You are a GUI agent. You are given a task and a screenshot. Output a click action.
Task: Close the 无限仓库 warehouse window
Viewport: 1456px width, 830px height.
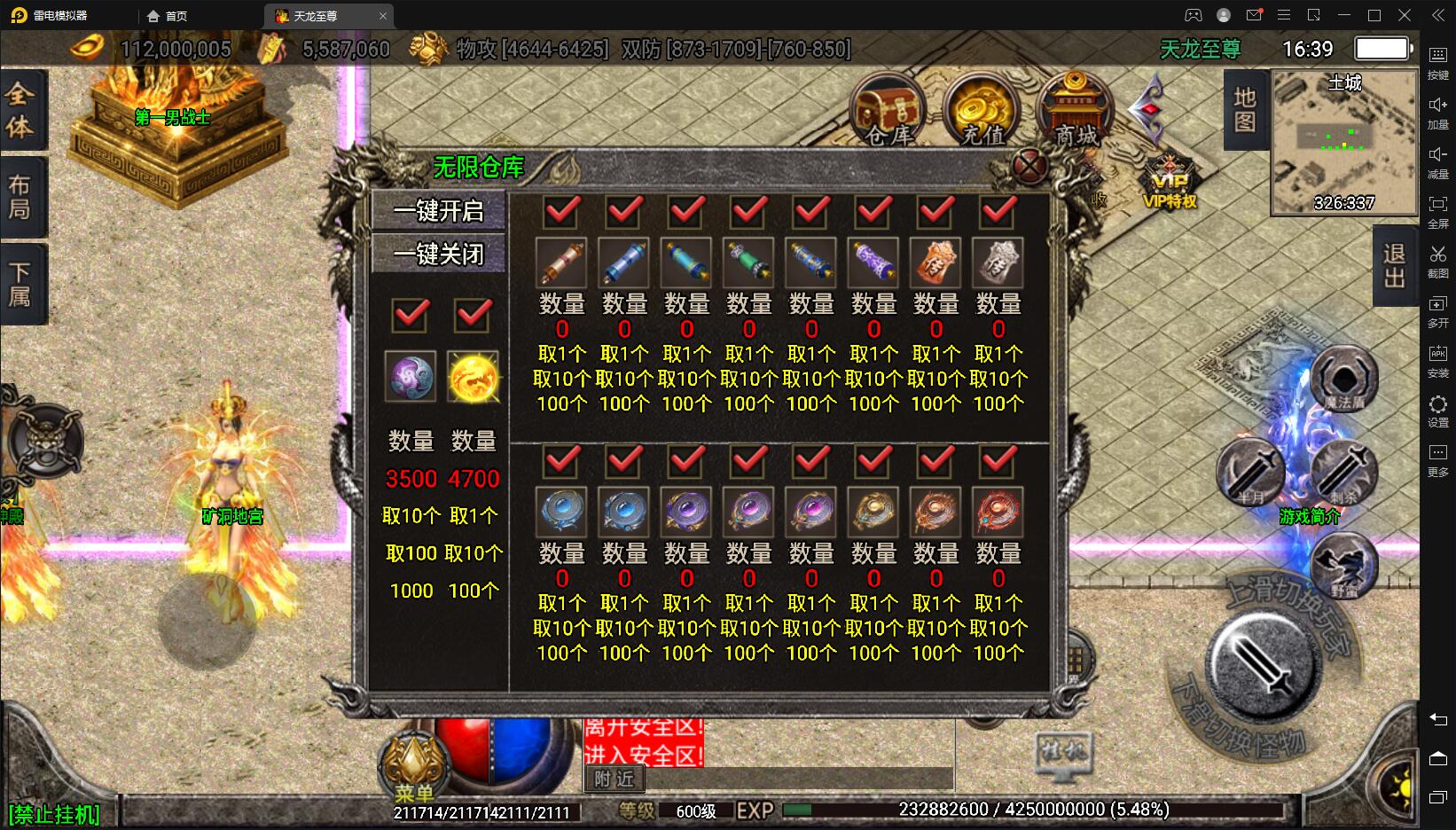point(1029,166)
